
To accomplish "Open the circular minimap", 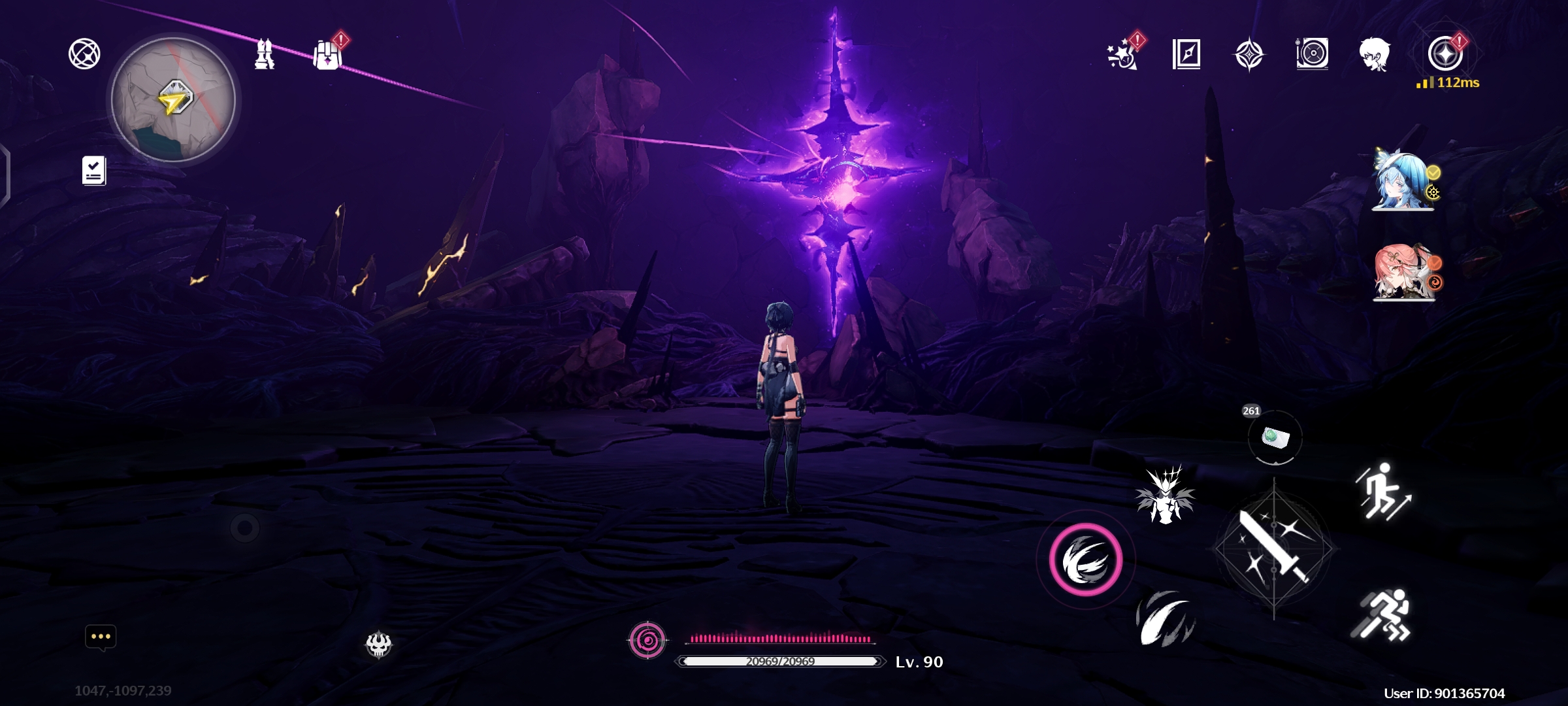I will 173,99.
